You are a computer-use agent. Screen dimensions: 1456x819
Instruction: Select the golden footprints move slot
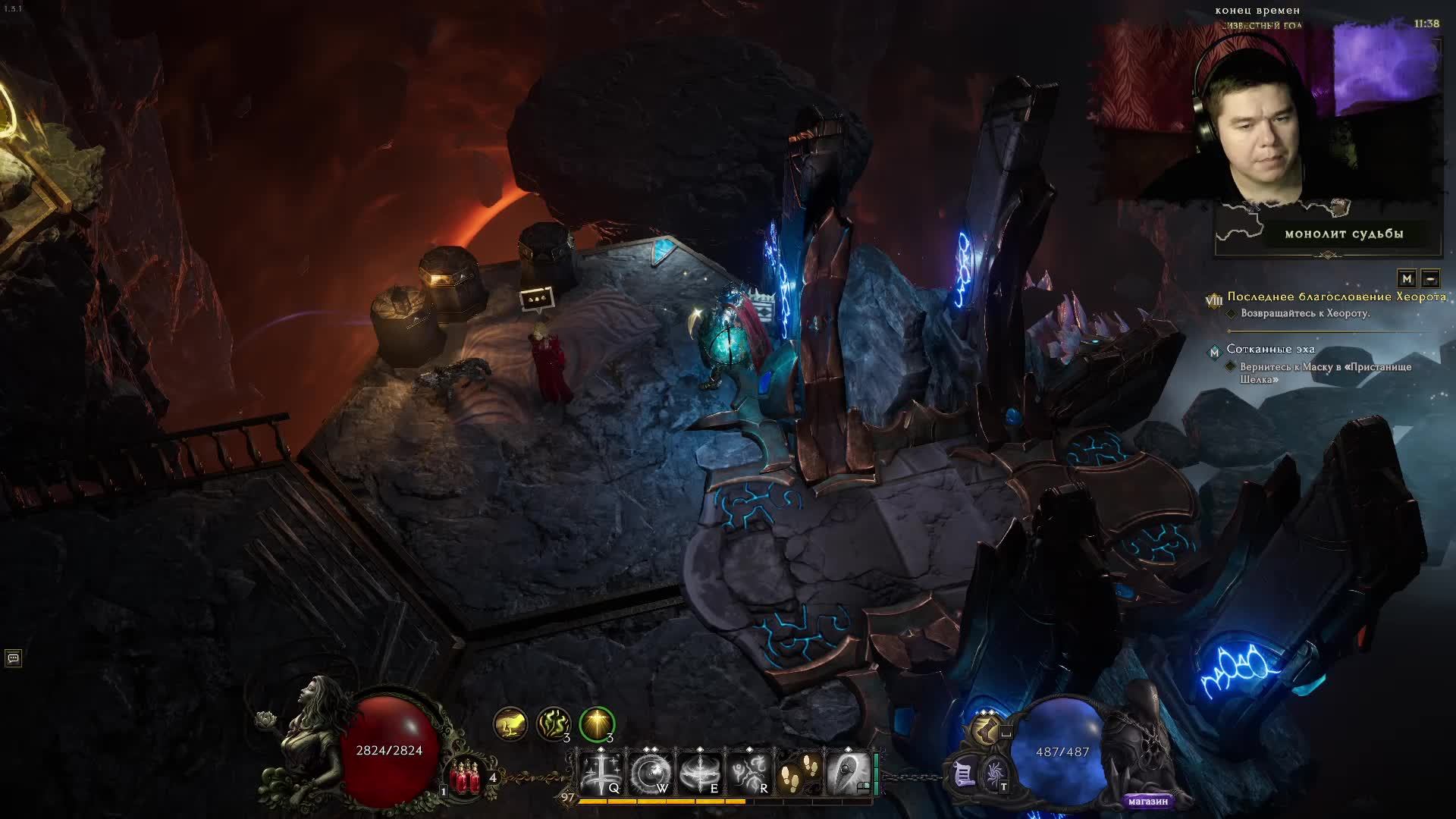tap(798, 772)
